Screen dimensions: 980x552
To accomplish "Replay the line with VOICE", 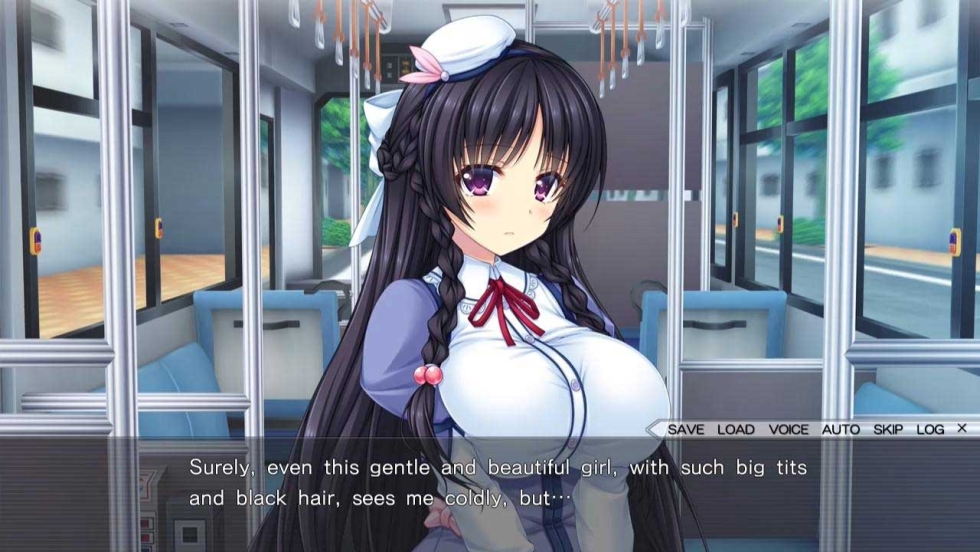I will [788, 429].
